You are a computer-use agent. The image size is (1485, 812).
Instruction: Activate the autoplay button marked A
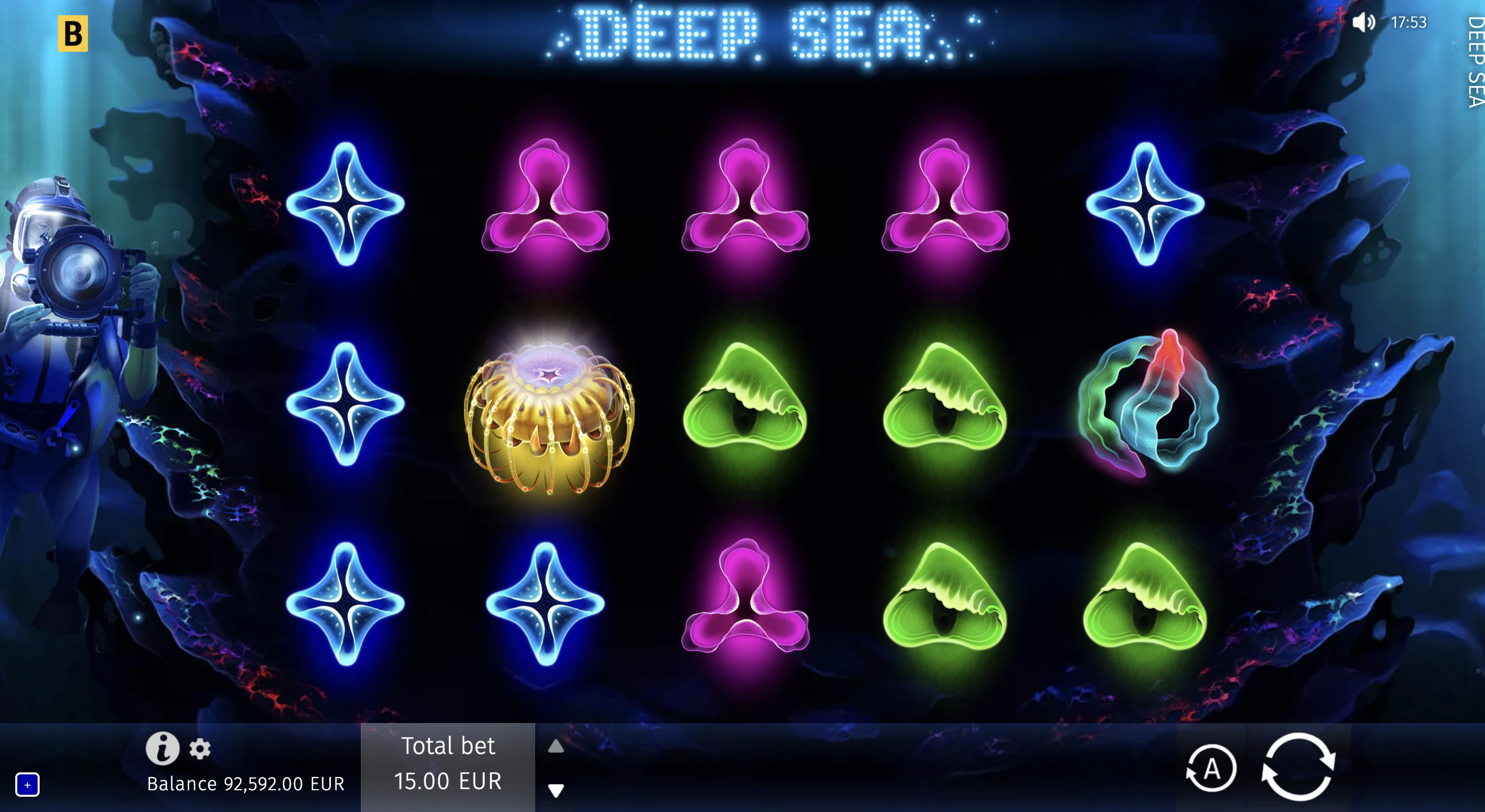(x=1211, y=769)
